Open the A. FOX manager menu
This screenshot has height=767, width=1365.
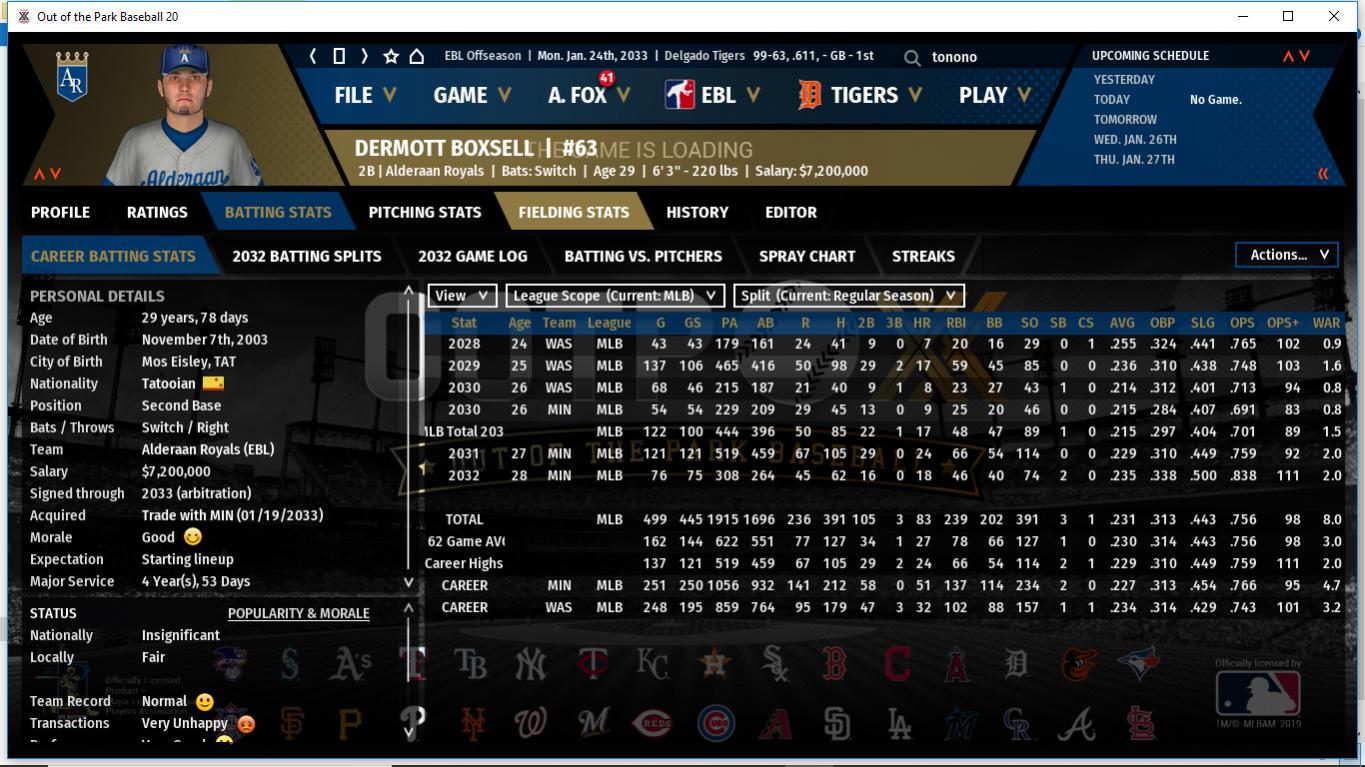[x=588, y=96]
